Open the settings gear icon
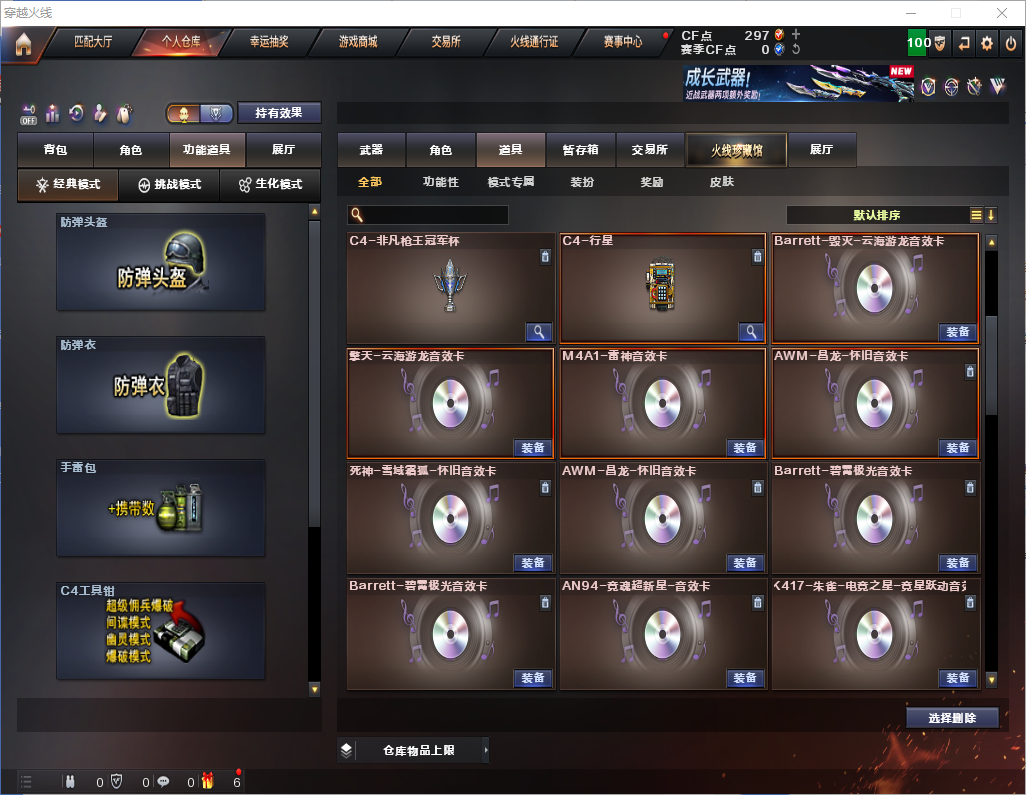 click(x=987, y=43)
